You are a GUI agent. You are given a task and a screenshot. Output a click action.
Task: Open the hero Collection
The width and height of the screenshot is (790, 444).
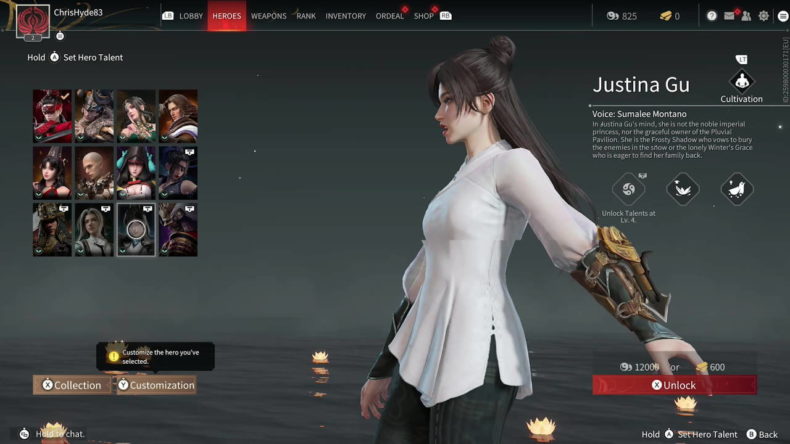point(72,385)
